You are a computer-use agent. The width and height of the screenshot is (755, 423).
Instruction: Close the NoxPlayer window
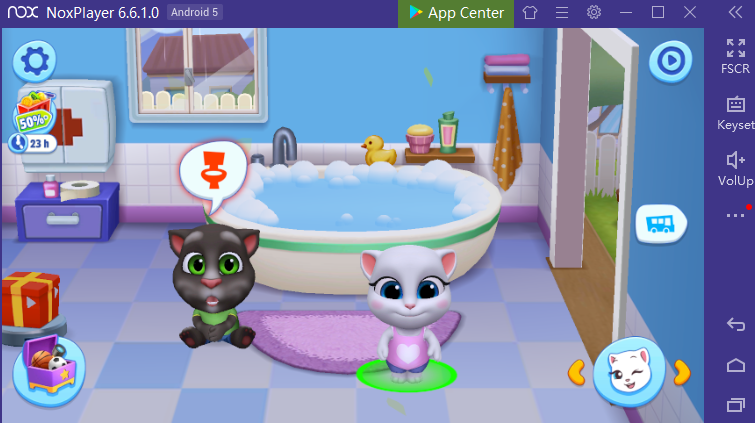click(x=690, y=13)
